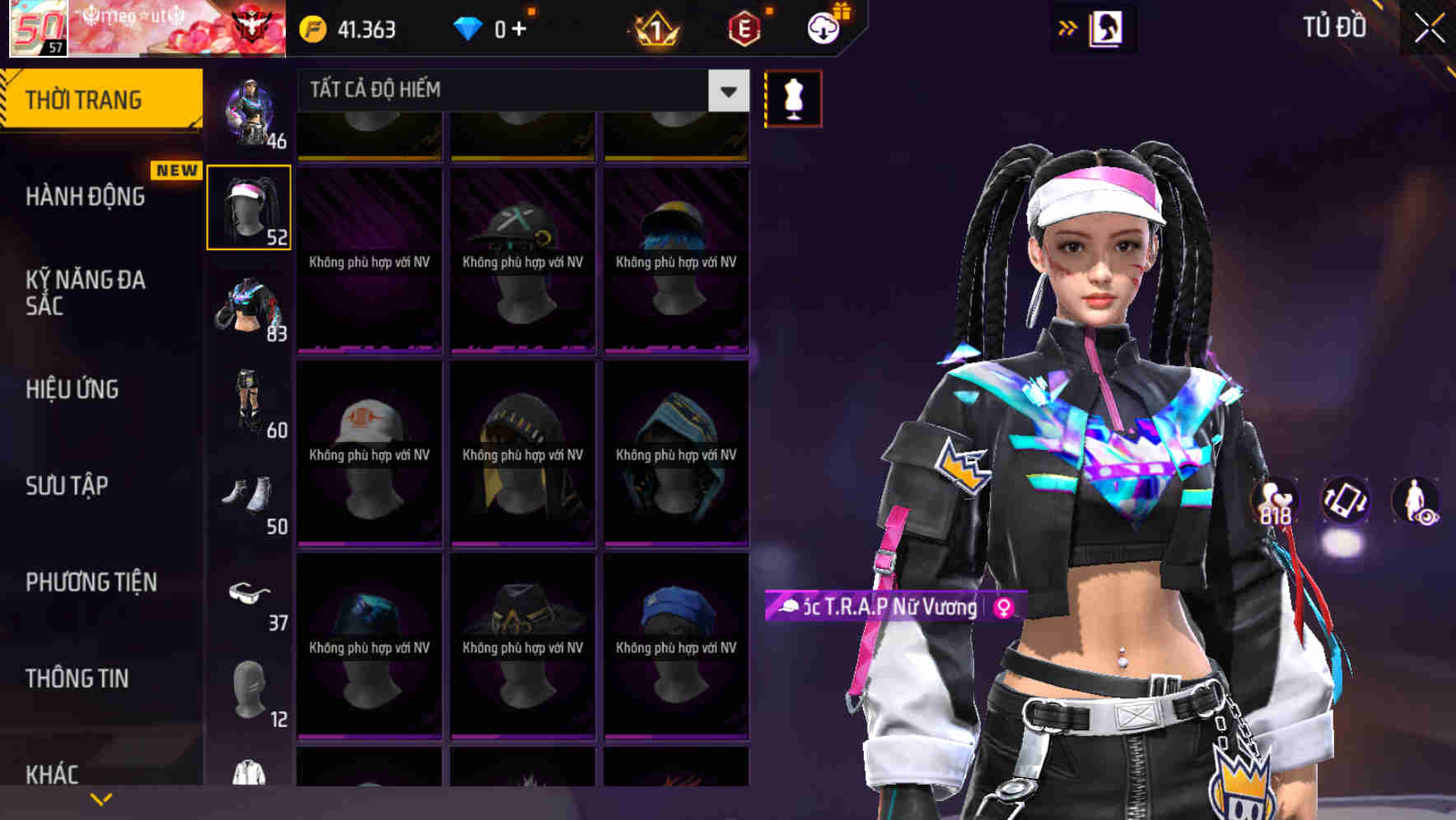The image size is (1456, 820).
Task: Open the wardrobe portrait icon near double chevrons
Action: [1103, 27]
